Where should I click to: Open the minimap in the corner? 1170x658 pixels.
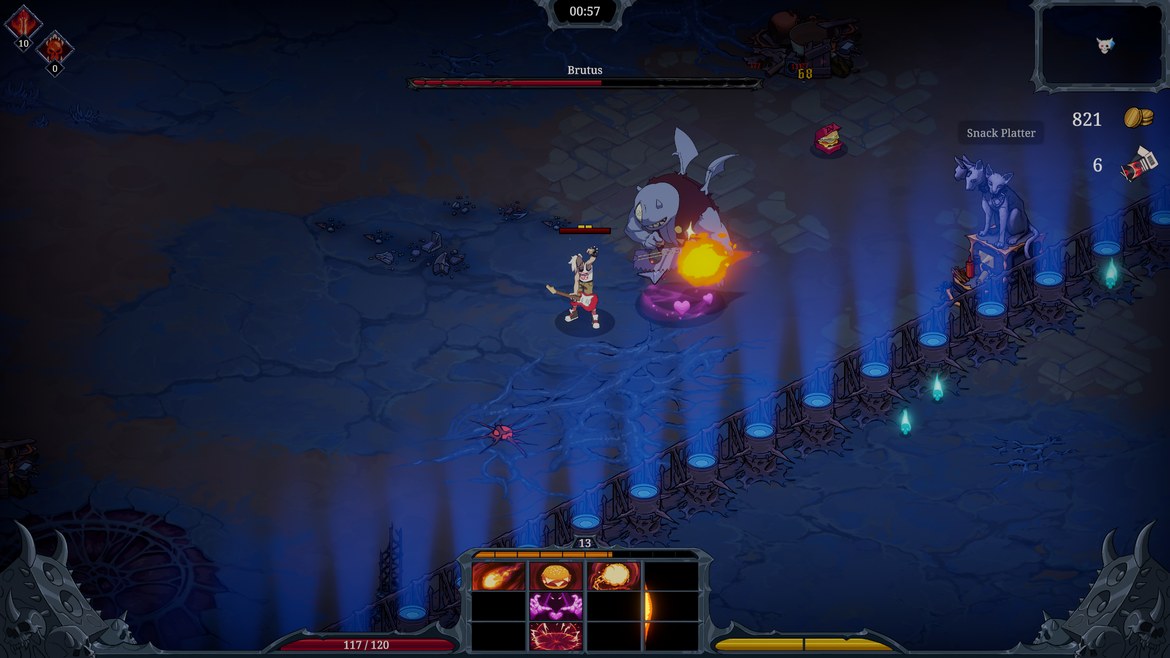pos(1099,45)
